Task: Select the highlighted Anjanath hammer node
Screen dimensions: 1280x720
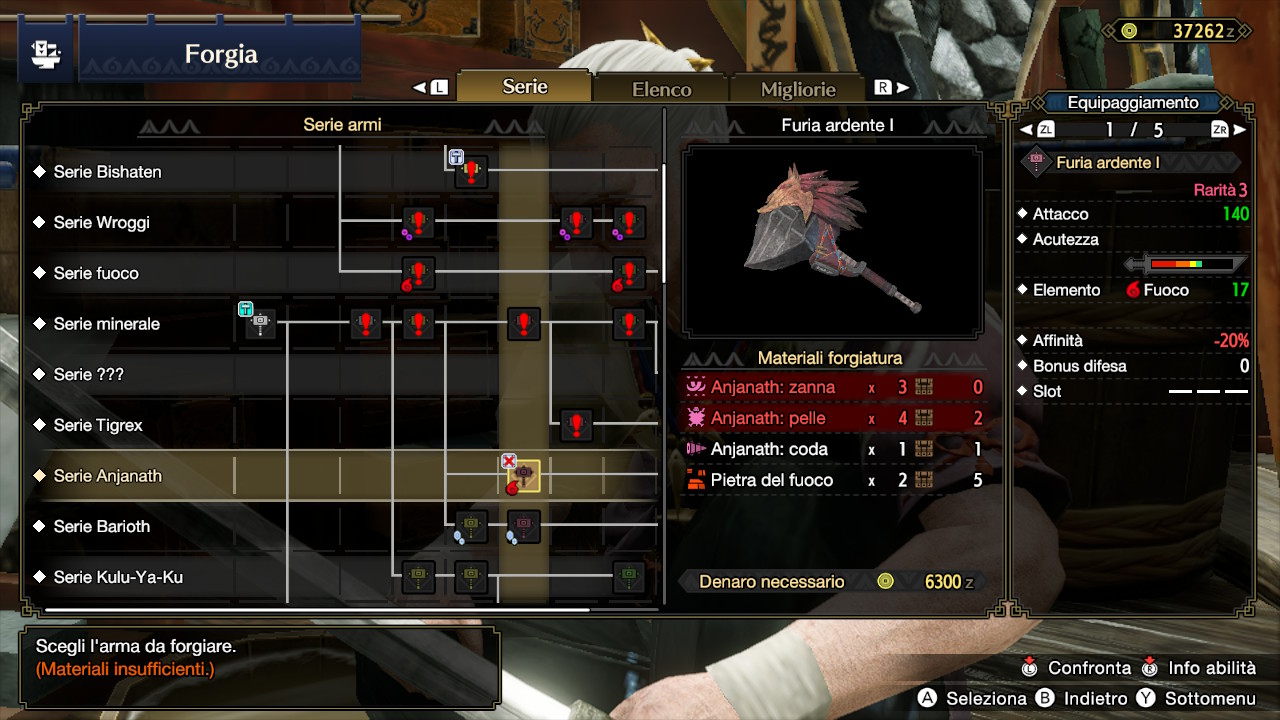Action: 524,476
